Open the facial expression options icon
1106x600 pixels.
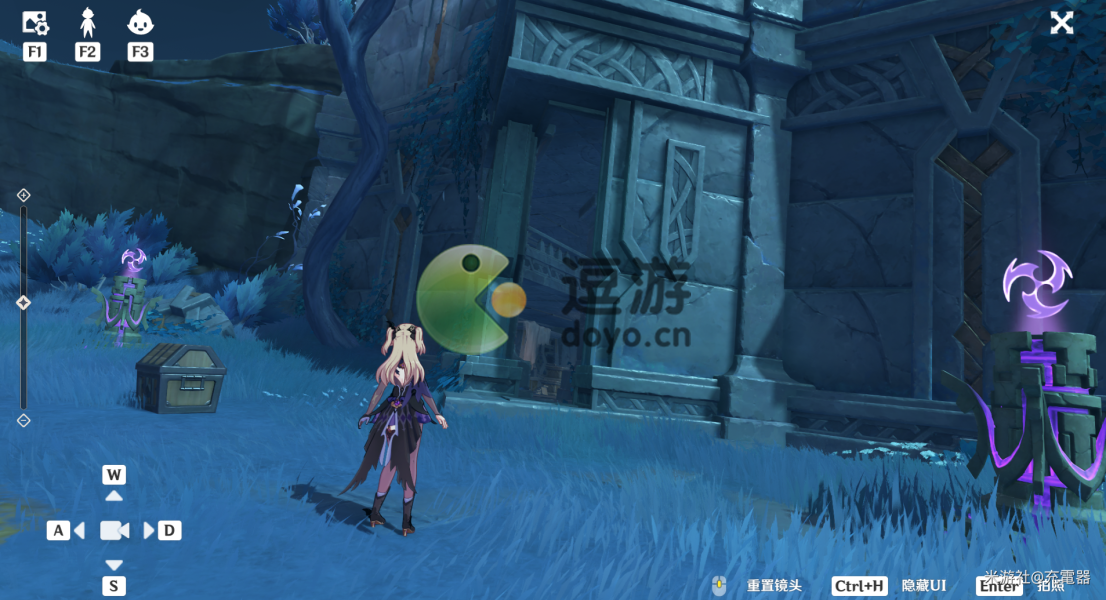pyautogui.click(x=140, y=21)
